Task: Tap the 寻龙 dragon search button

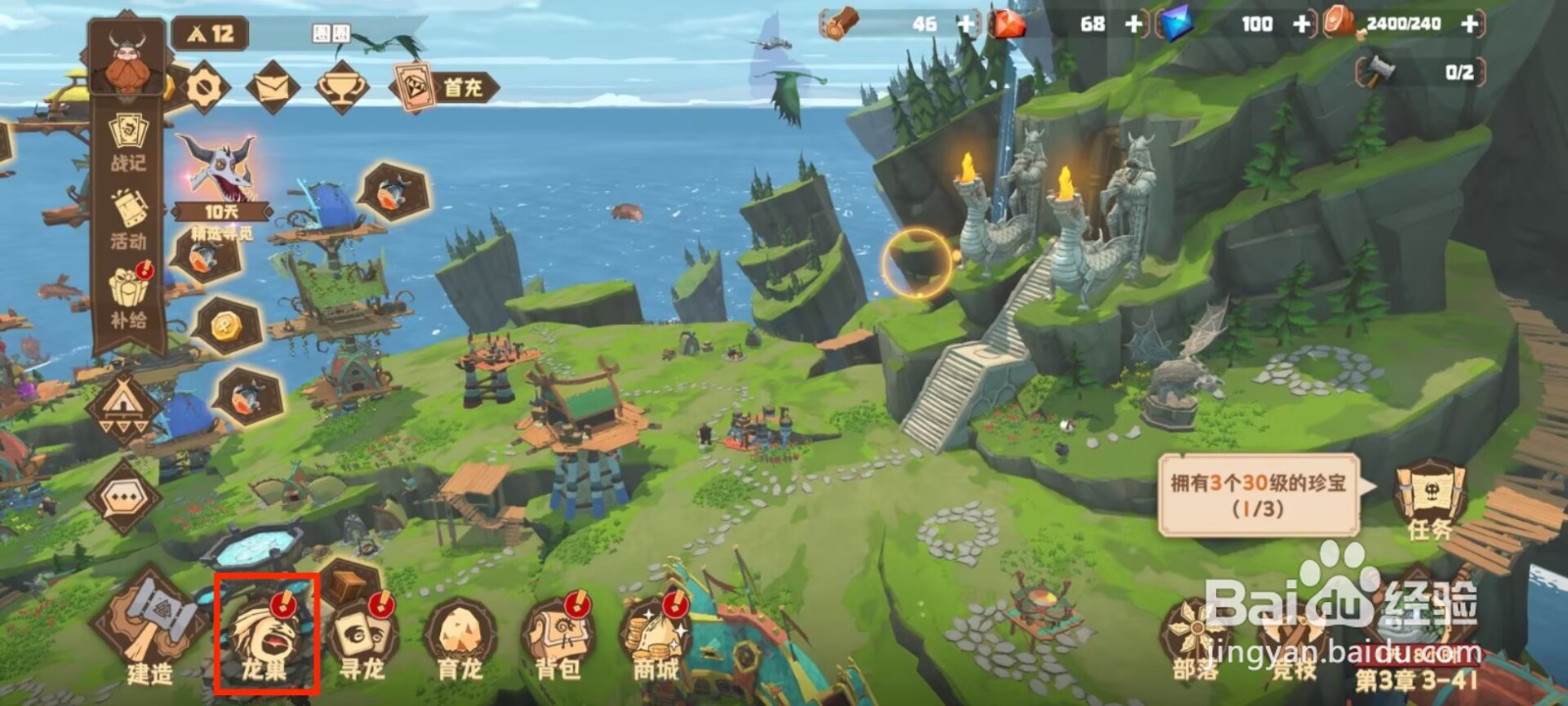Action: click(x=363, y=636)
